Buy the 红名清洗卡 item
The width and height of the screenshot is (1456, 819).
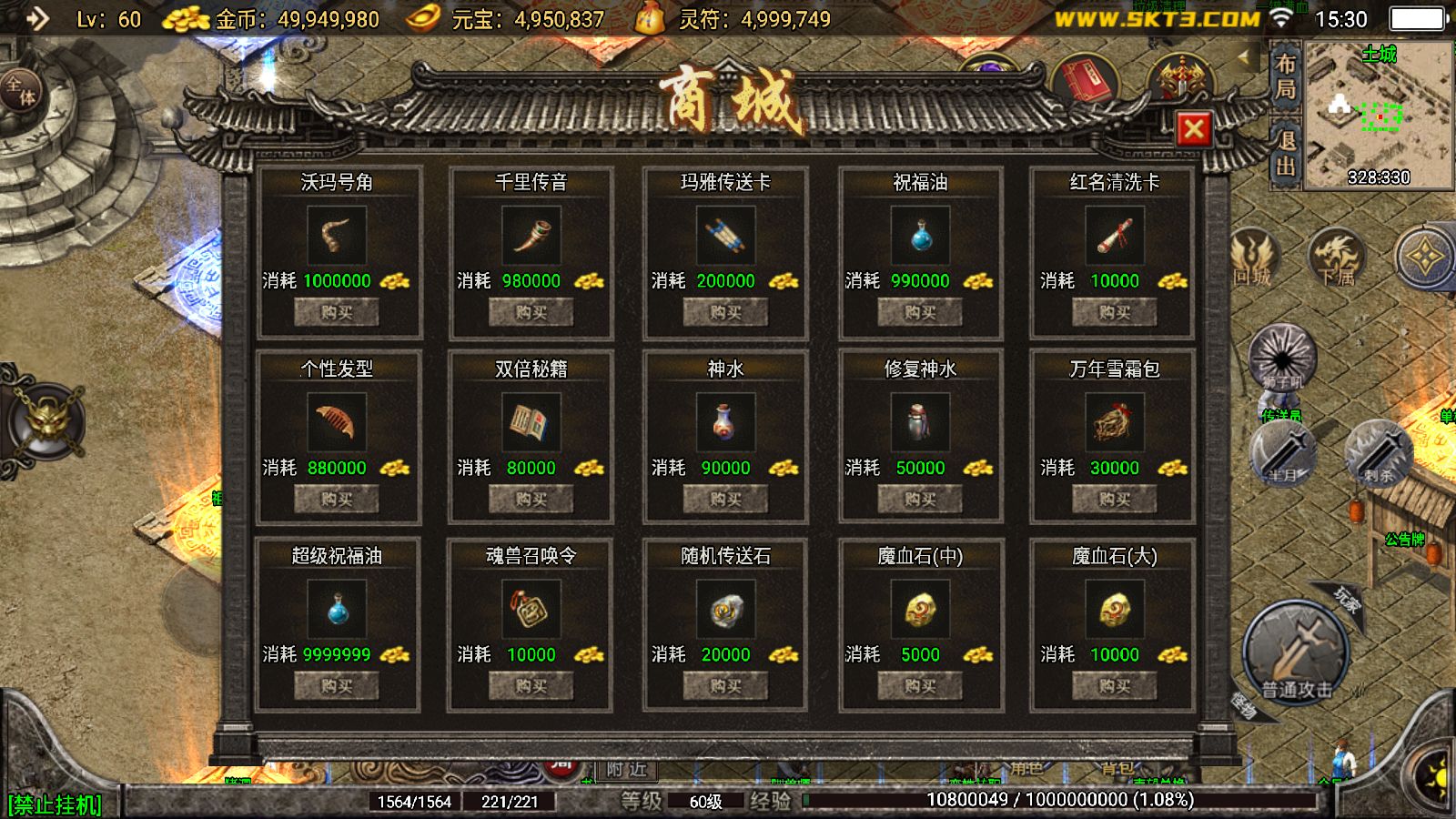(1114, 312)
